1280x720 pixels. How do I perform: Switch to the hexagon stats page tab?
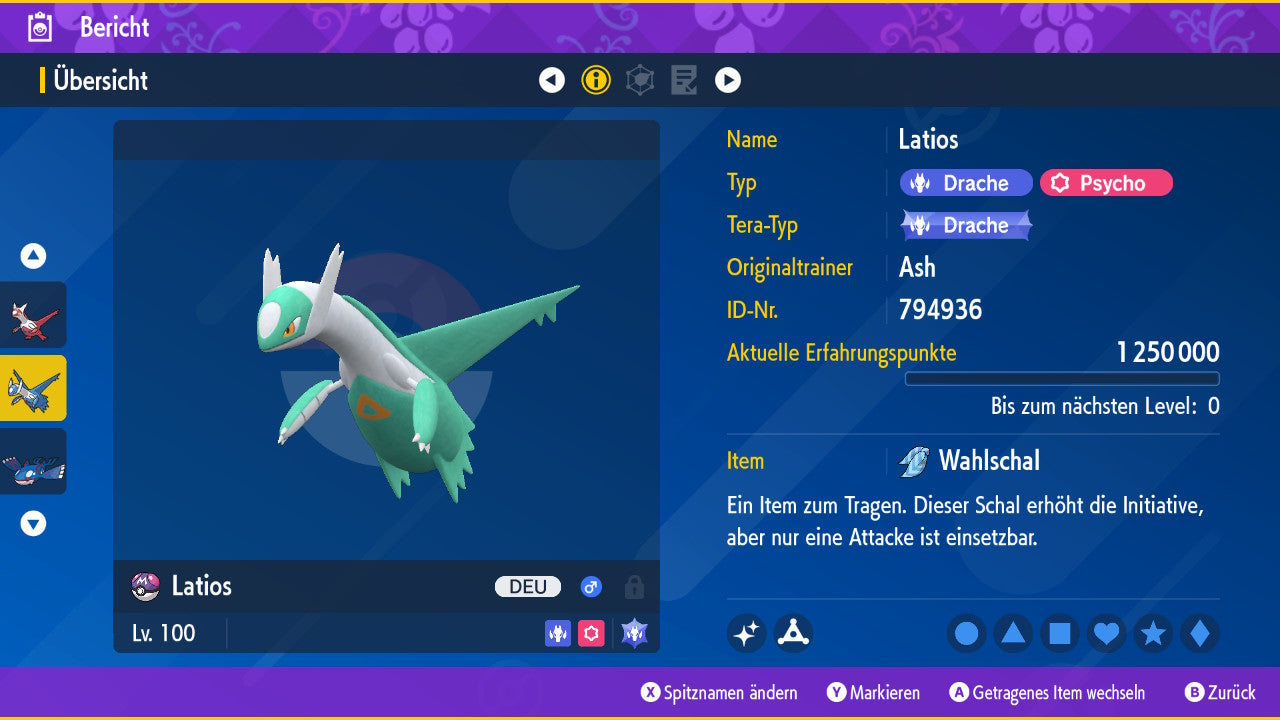click(x=640, y=80)
